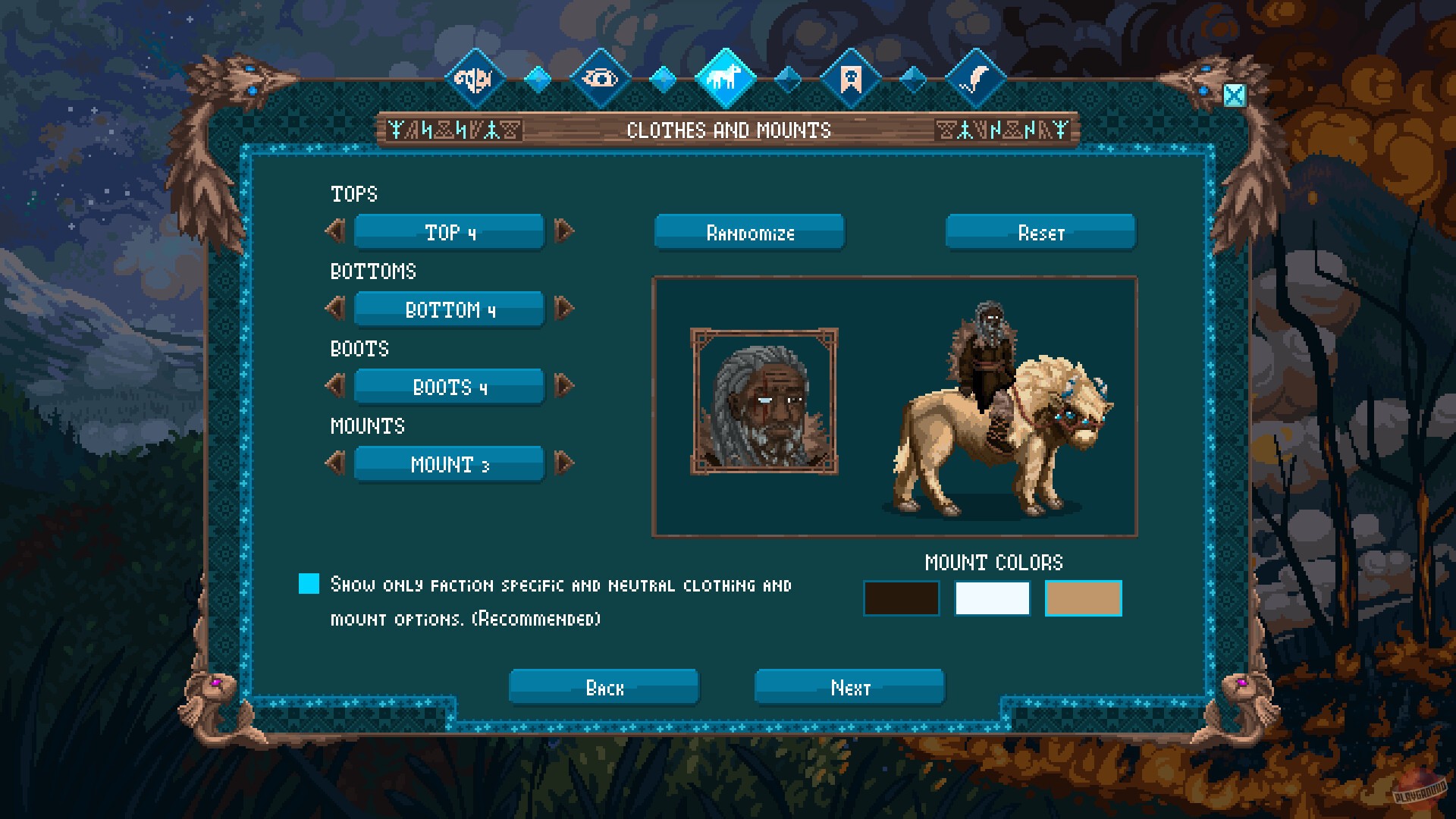Select the quill step icon at the top
This screenshot has height=819, width=1456.
[977, 76]
